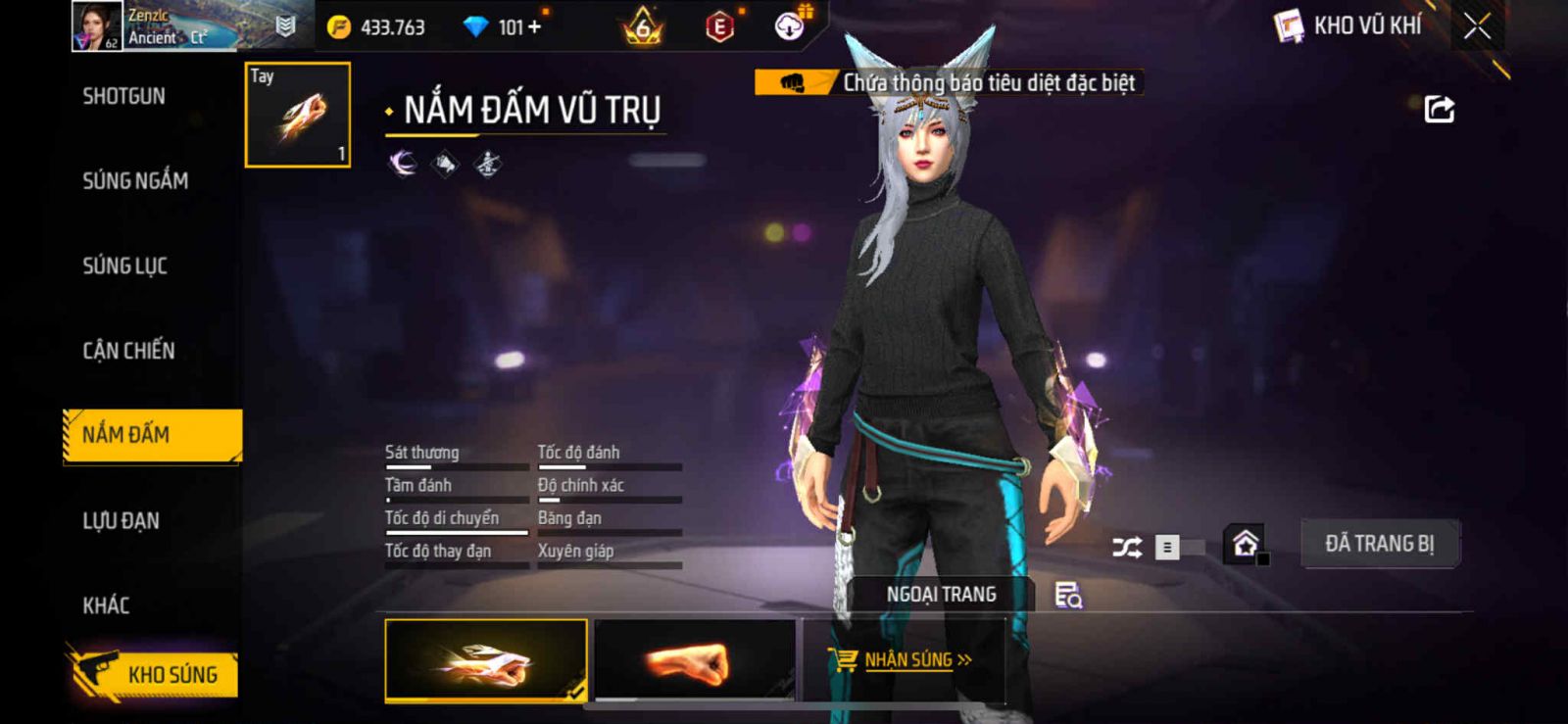This screenshot has height=724, width=1568.
Task: Click the home icon button
Action: pos(1245,544)
